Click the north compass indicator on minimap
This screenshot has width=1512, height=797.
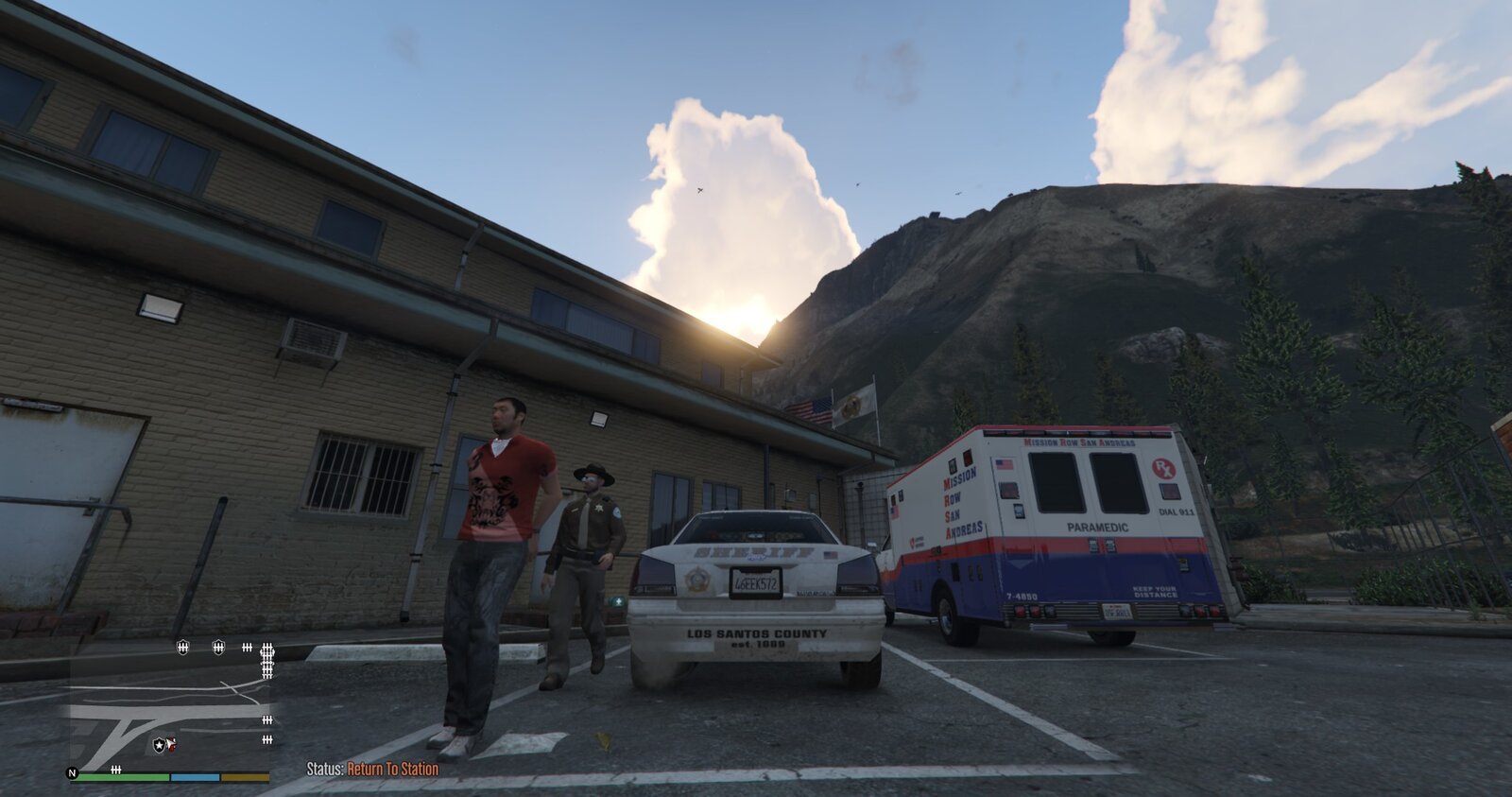(72, 772)
